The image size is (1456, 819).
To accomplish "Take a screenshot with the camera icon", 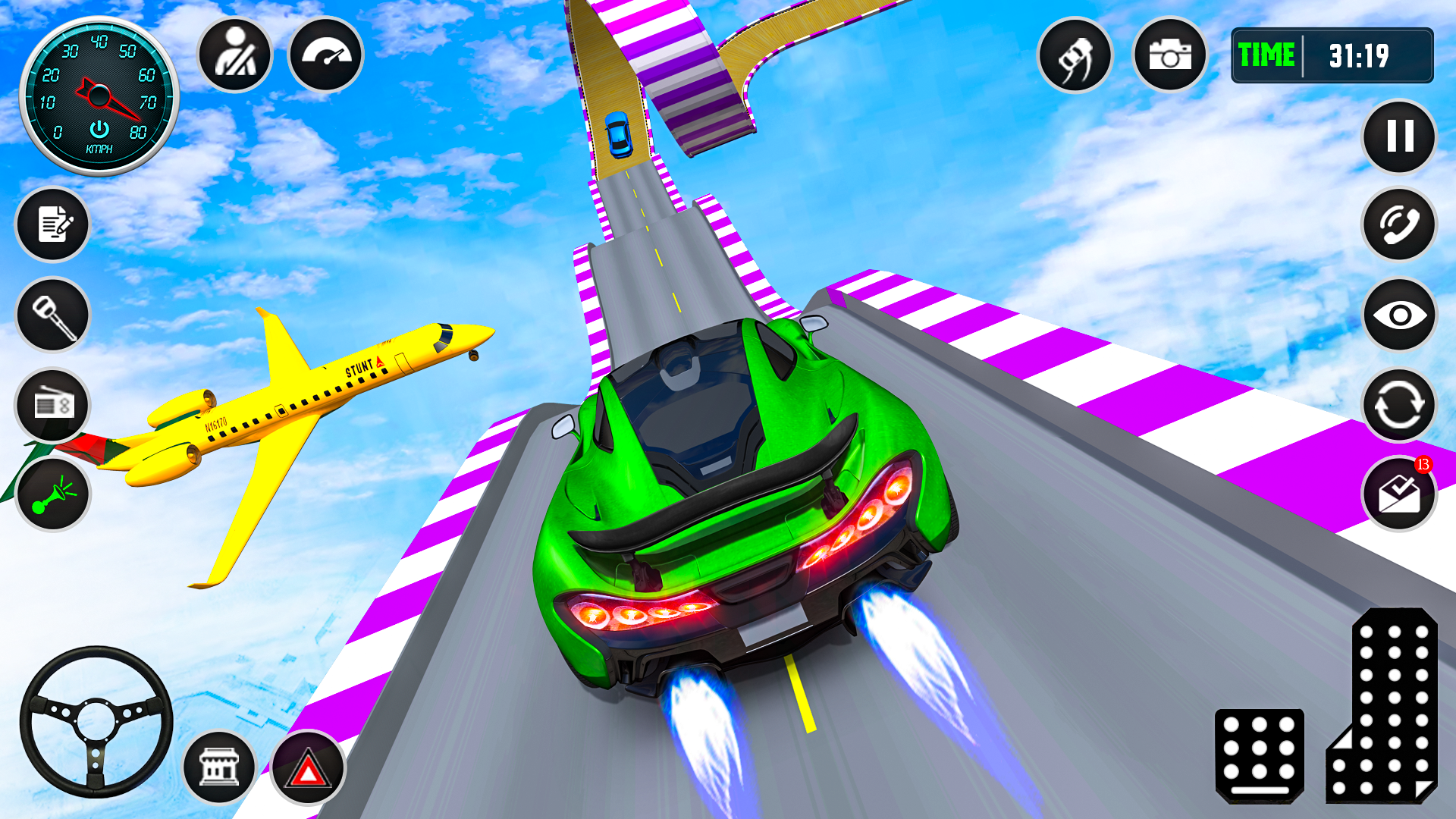I will pos(1171,55).
